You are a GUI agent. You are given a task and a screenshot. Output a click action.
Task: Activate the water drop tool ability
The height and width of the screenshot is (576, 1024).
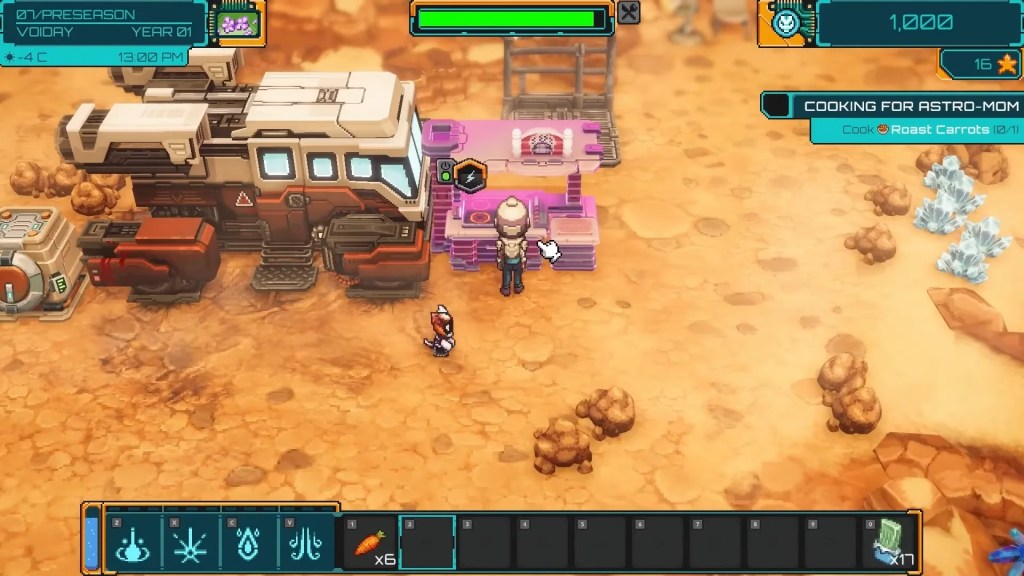pyautogui.click(x=247, y=543)
